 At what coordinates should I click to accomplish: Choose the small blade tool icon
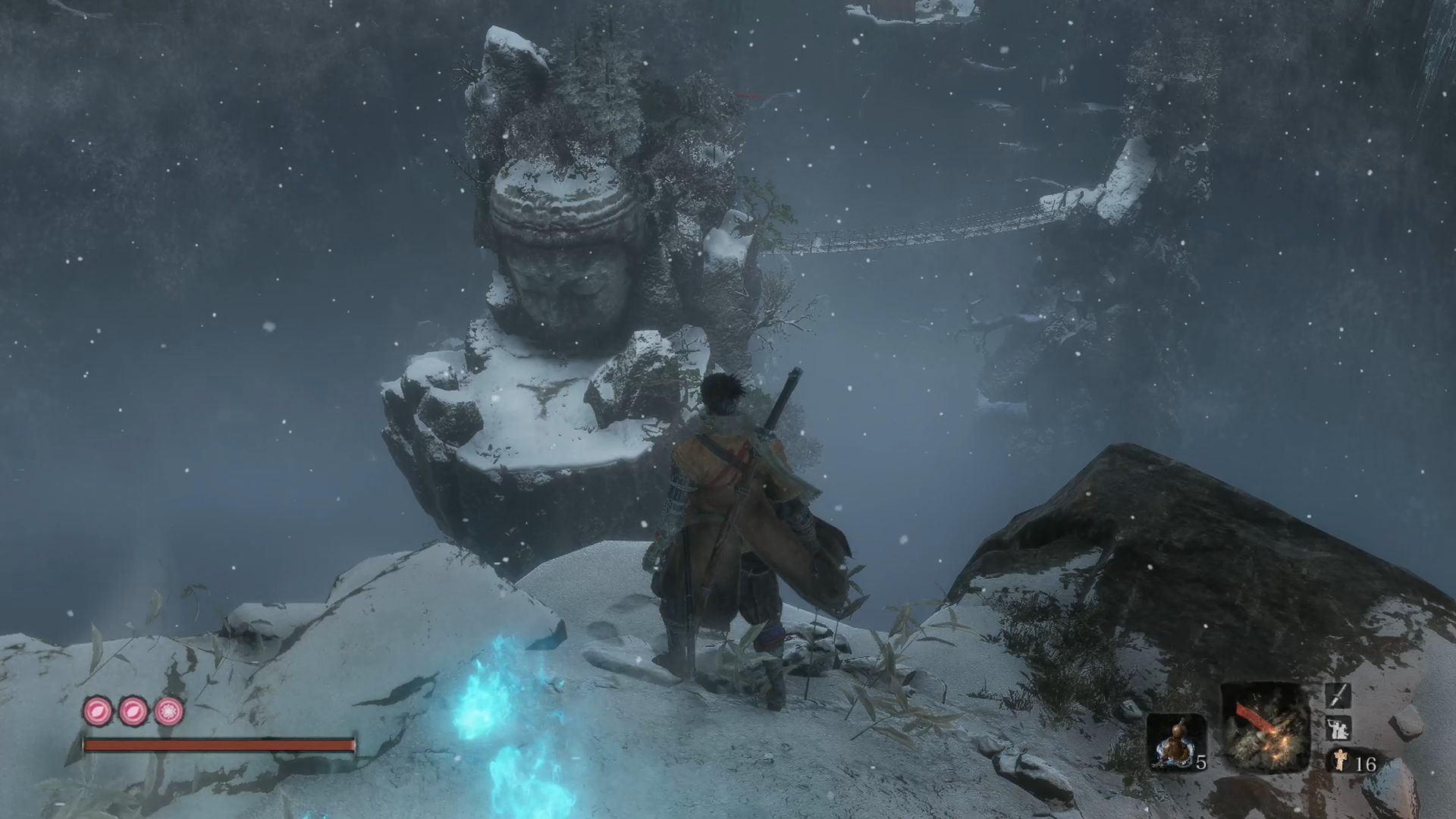tap(1338, 695)
